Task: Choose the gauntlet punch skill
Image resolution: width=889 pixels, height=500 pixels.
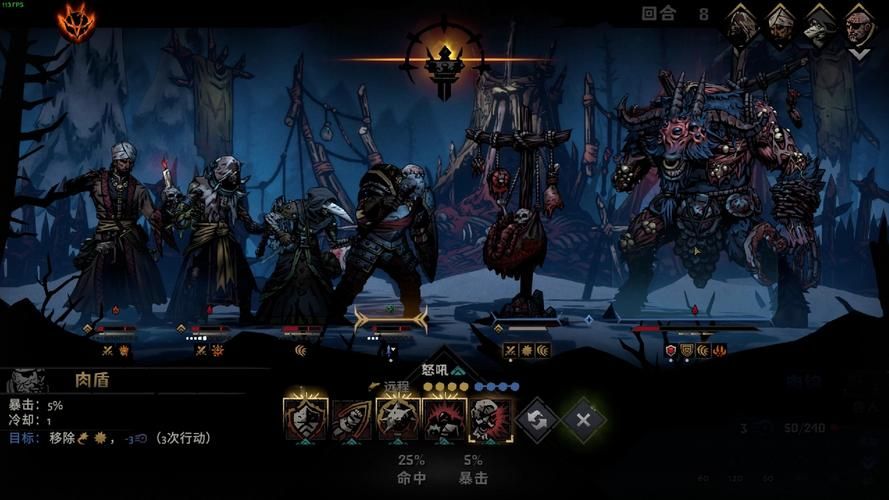Action: point(352,420)
